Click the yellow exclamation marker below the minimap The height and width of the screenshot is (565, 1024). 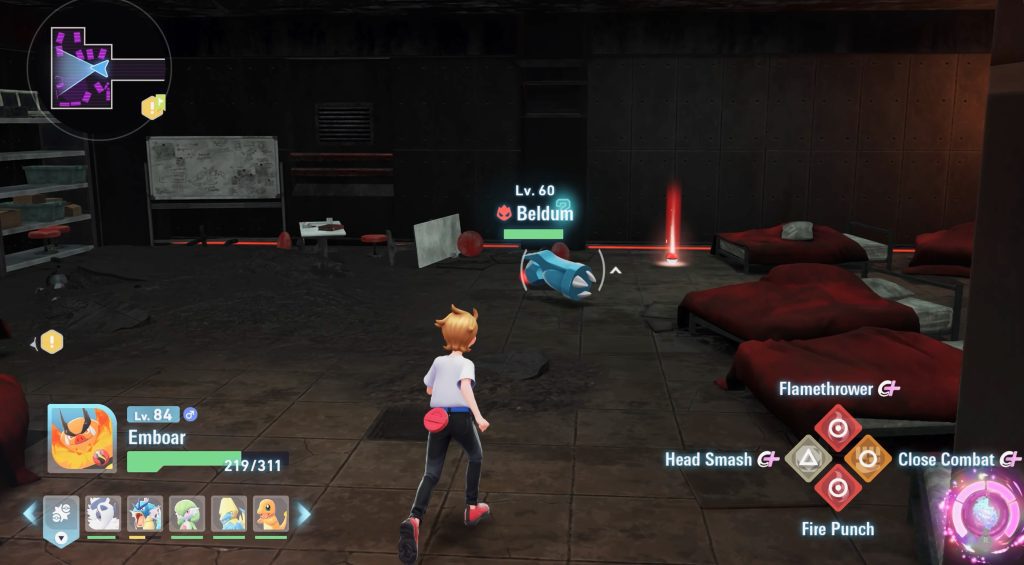(x=152, y=107)
